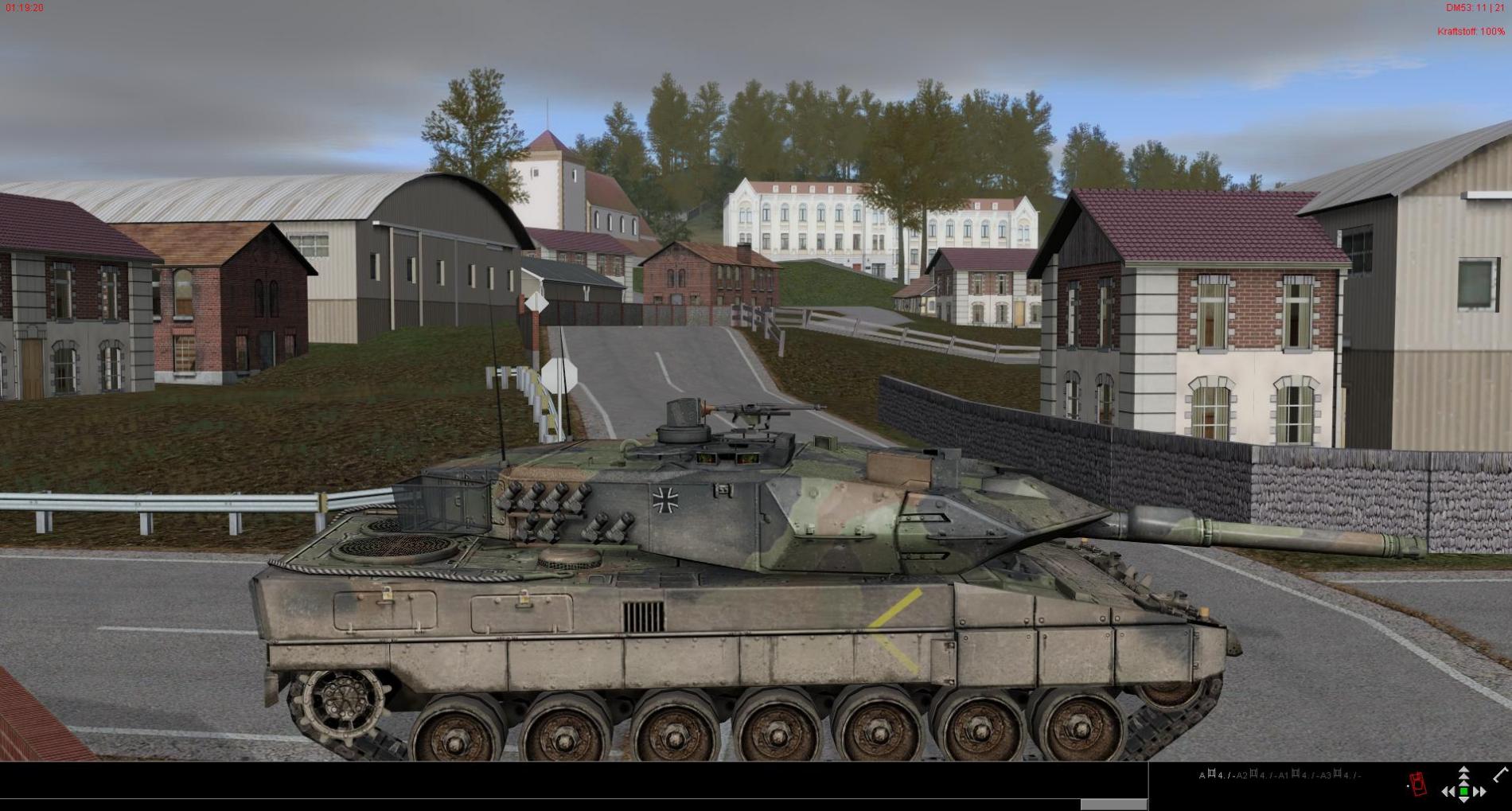Click the white L-shaped bracket icon
Viewport: 1512px width, 811px height.
1500,774
